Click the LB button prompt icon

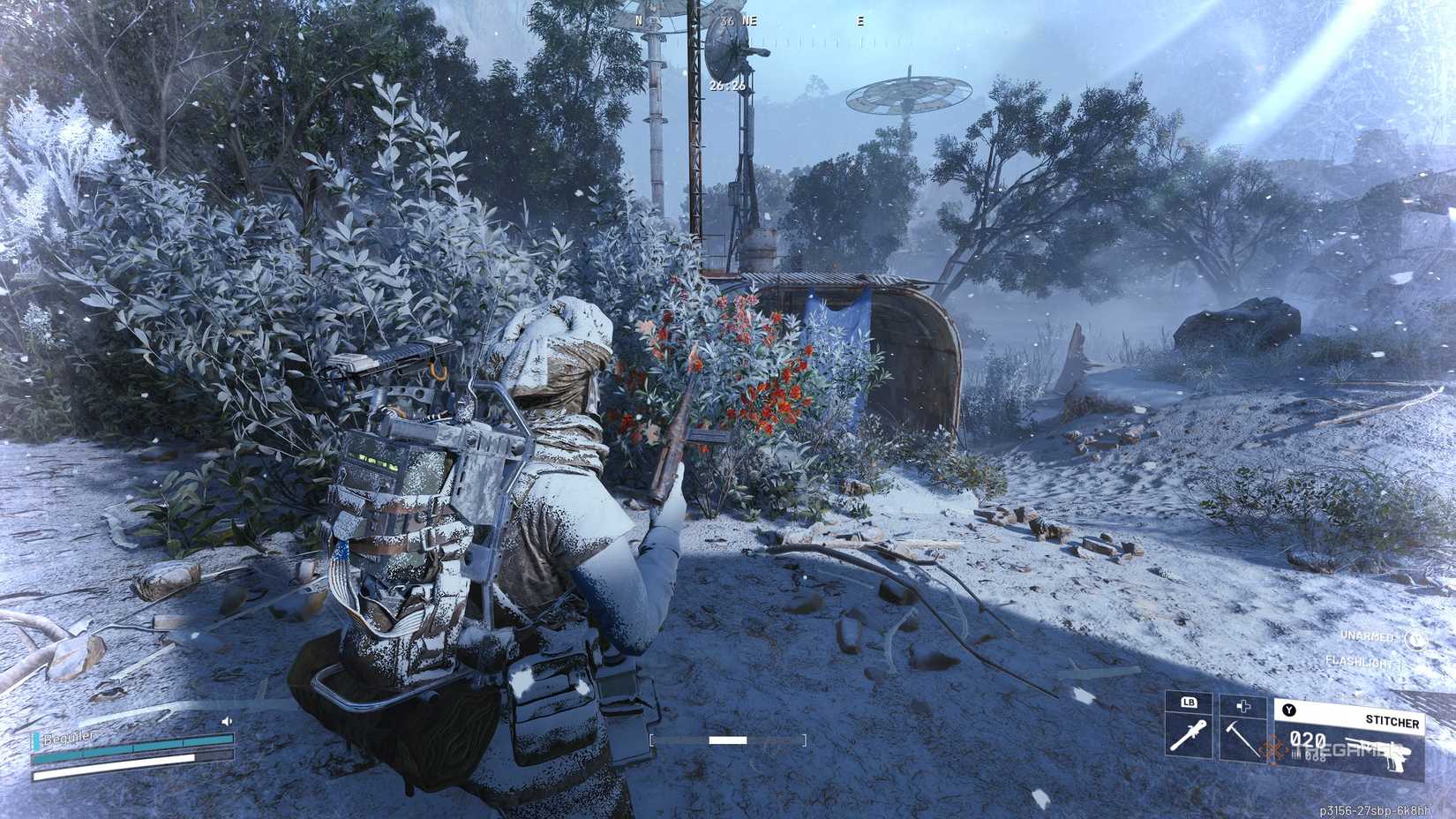[x=1190, y=703]
